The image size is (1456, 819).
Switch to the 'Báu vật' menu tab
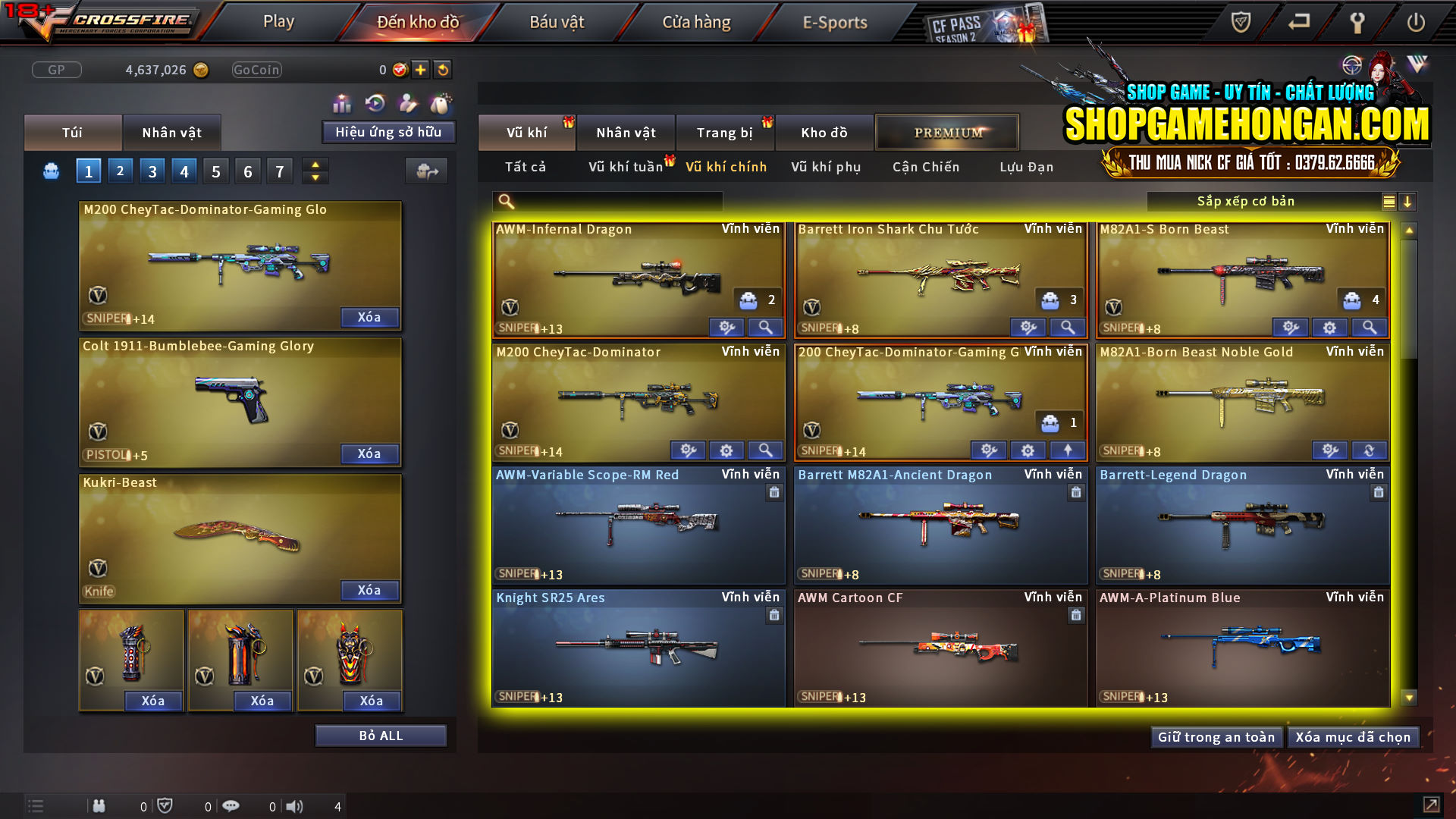[558, 22]
